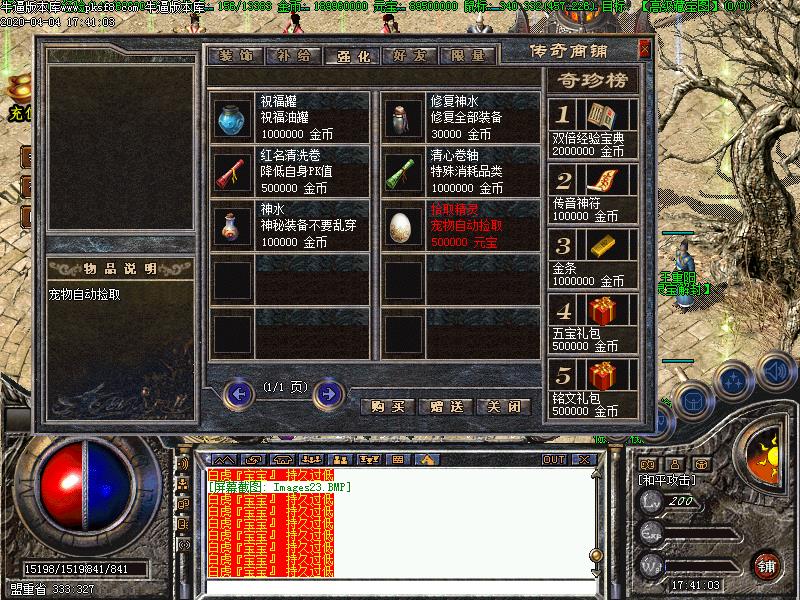This screenshot has height=600, width=800.
Task: Choose the 修复神水 item
Action: [x=404, y=117]
